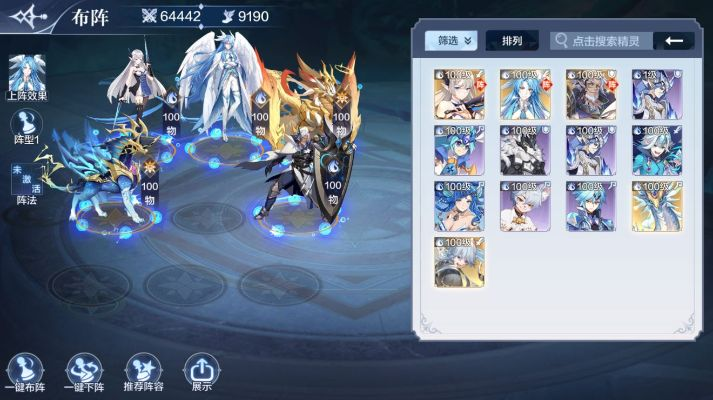Choose the black-and-white armored spirit card

click(525, 150)
